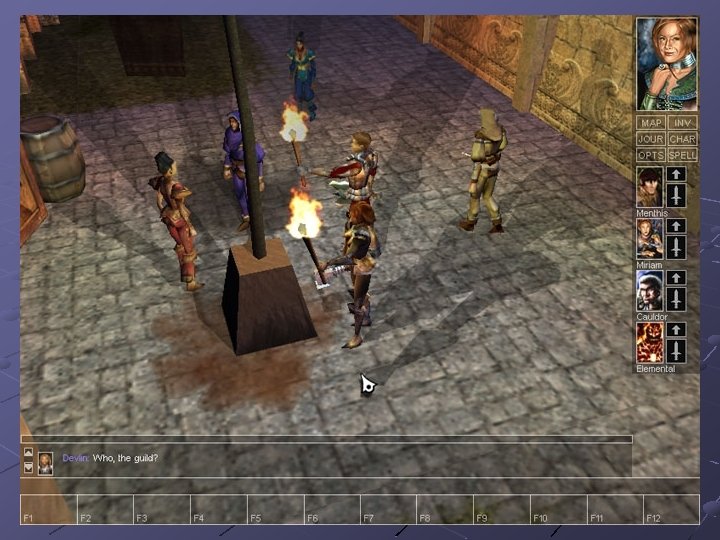This screenshot has width=720, height=540.
Task: Select the F1 quickbar slot
Action: [x=48, y=509]
